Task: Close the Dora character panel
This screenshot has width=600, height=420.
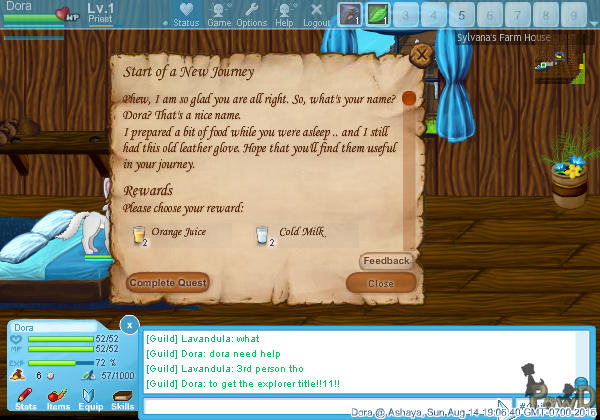Action: 129,324
